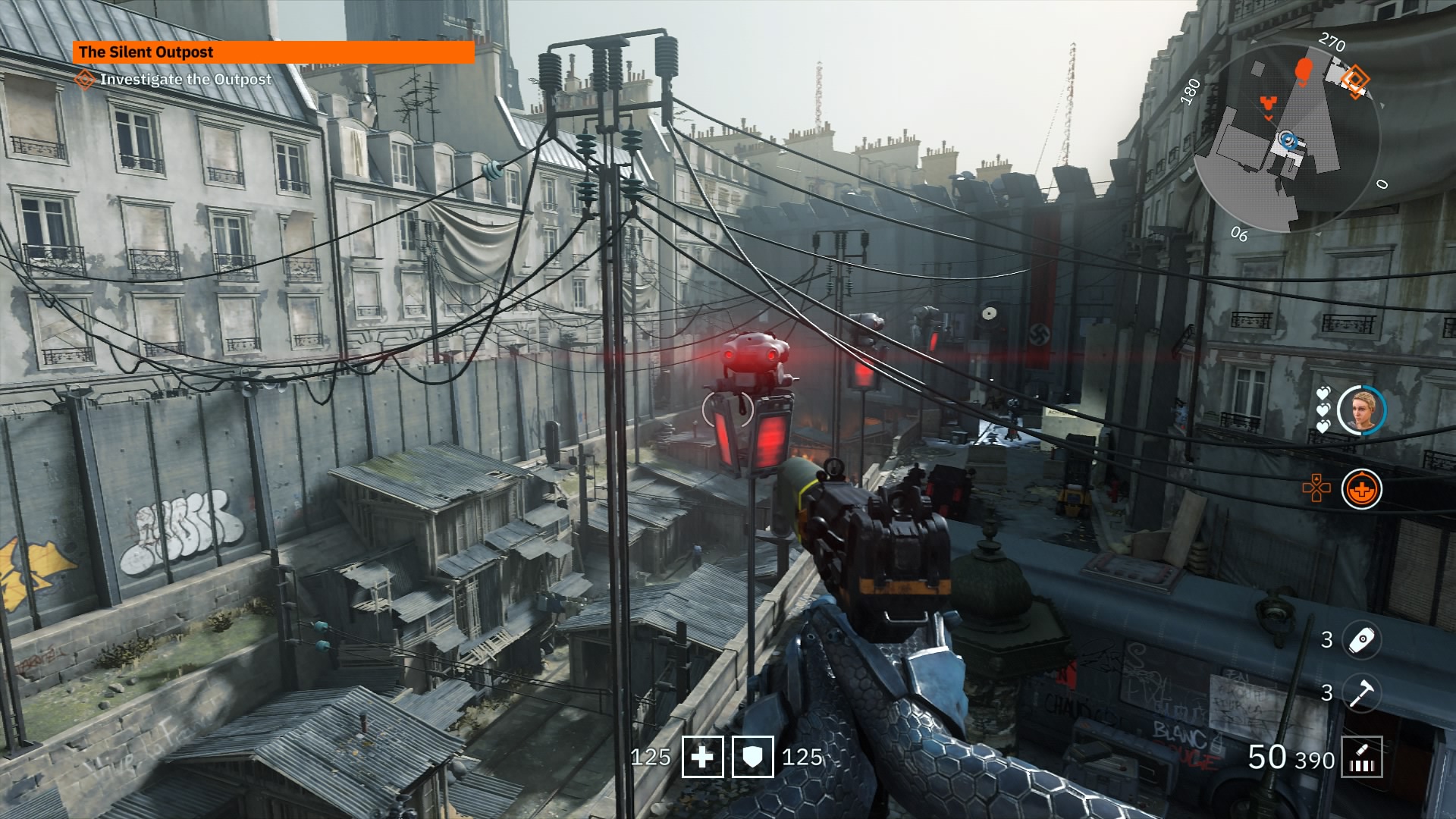
Task: Activate the orange pep signal icon
Action: click(1361, 489)
